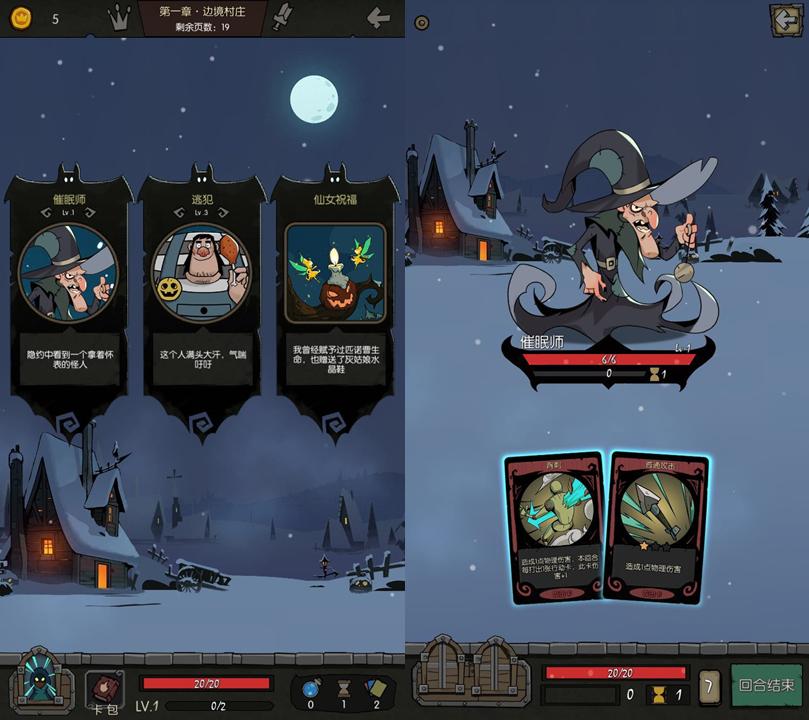
Task: Open the deck pile showing 7
Action: point(709,687)
